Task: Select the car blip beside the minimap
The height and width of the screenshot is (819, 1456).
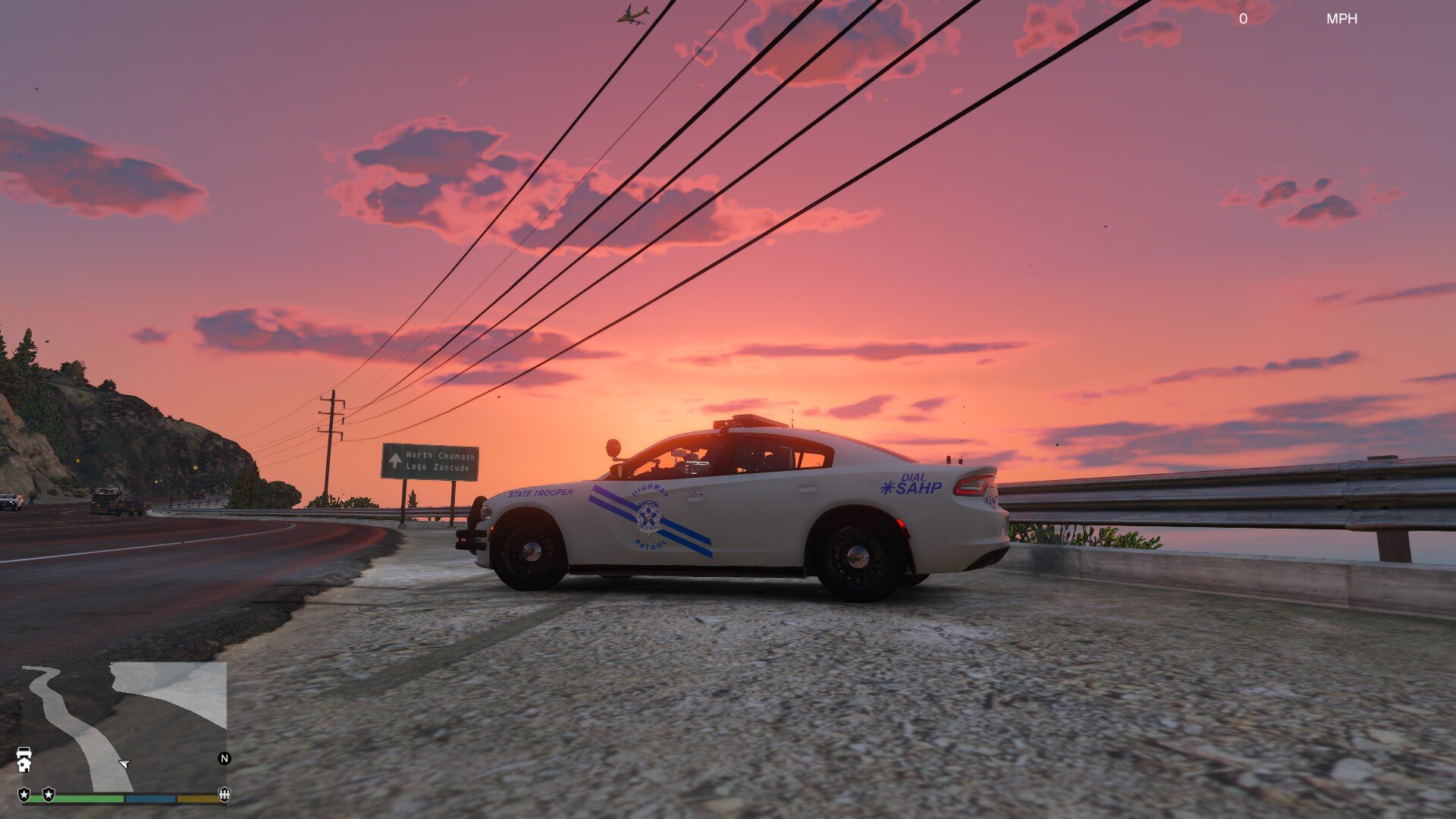Action: (x=24, y=752)
